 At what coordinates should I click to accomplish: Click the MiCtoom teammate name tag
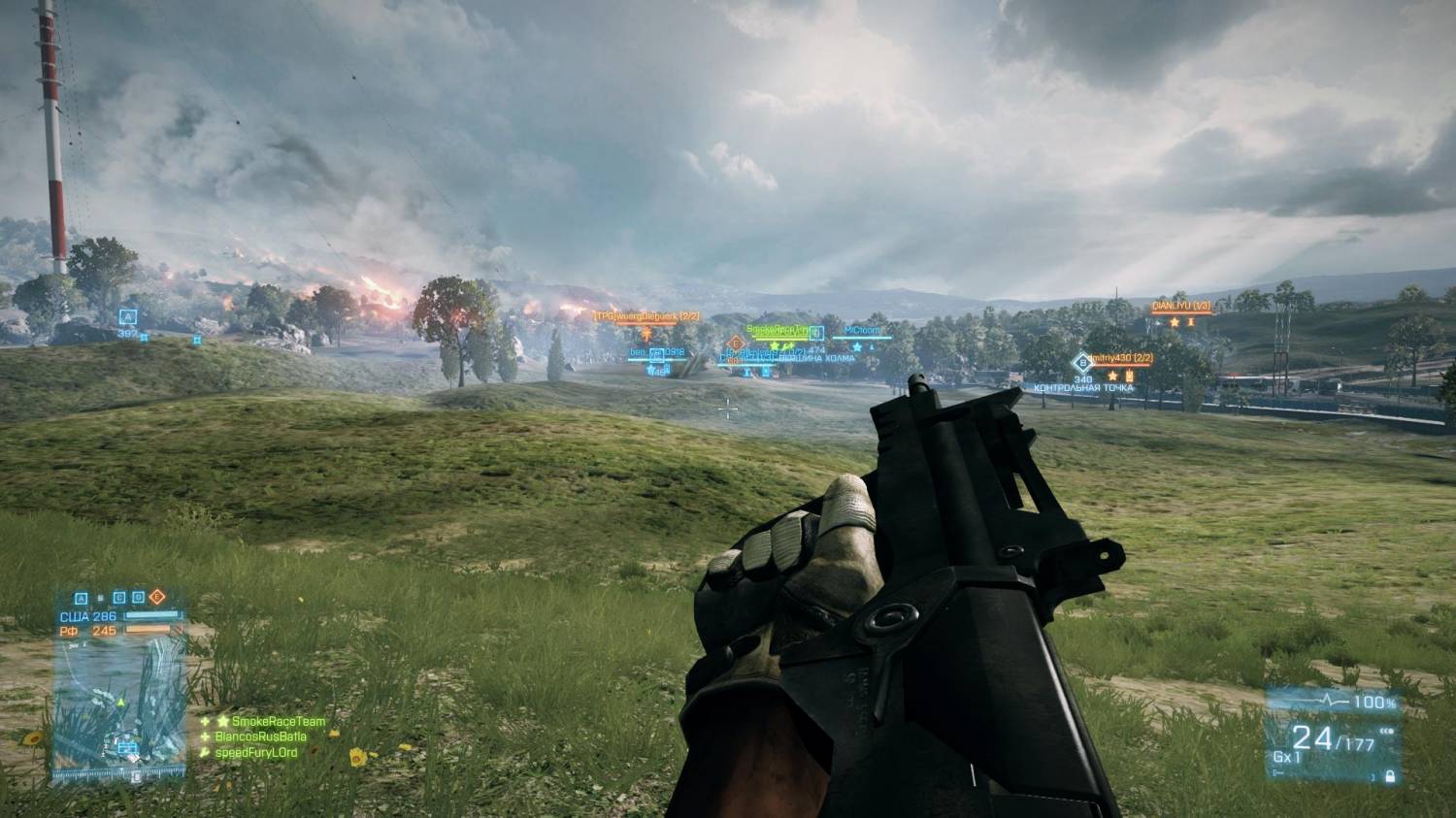coord(861,331)
